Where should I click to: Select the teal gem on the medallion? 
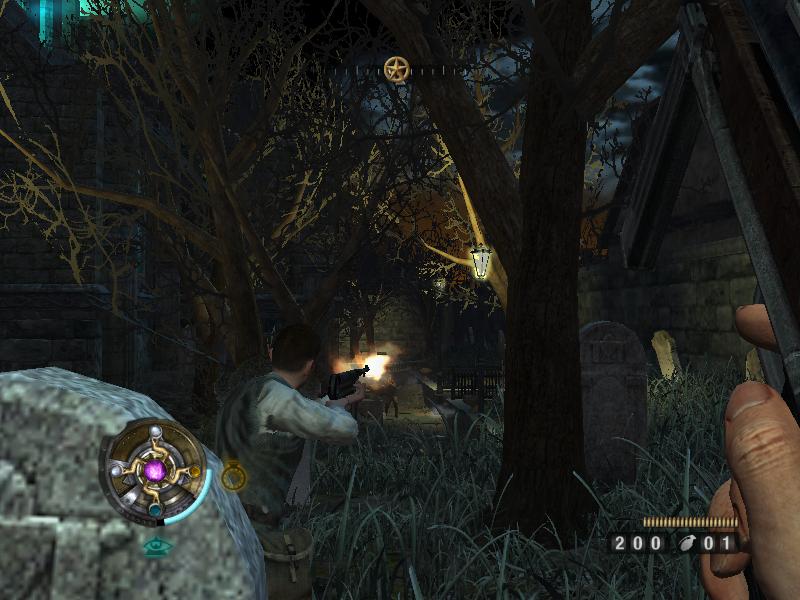pos(154,509)
